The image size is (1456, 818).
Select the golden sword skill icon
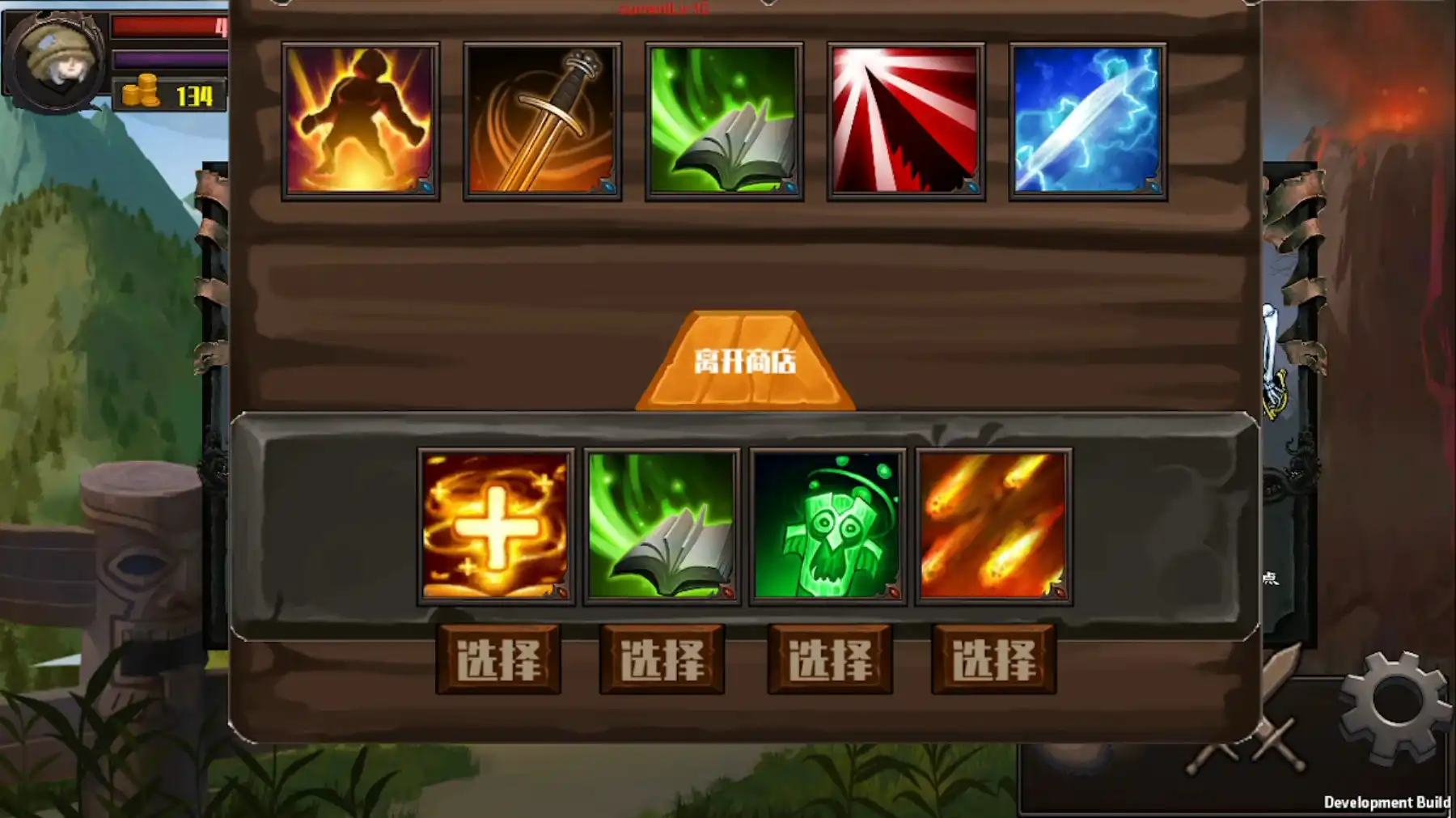tap(544, 120)
